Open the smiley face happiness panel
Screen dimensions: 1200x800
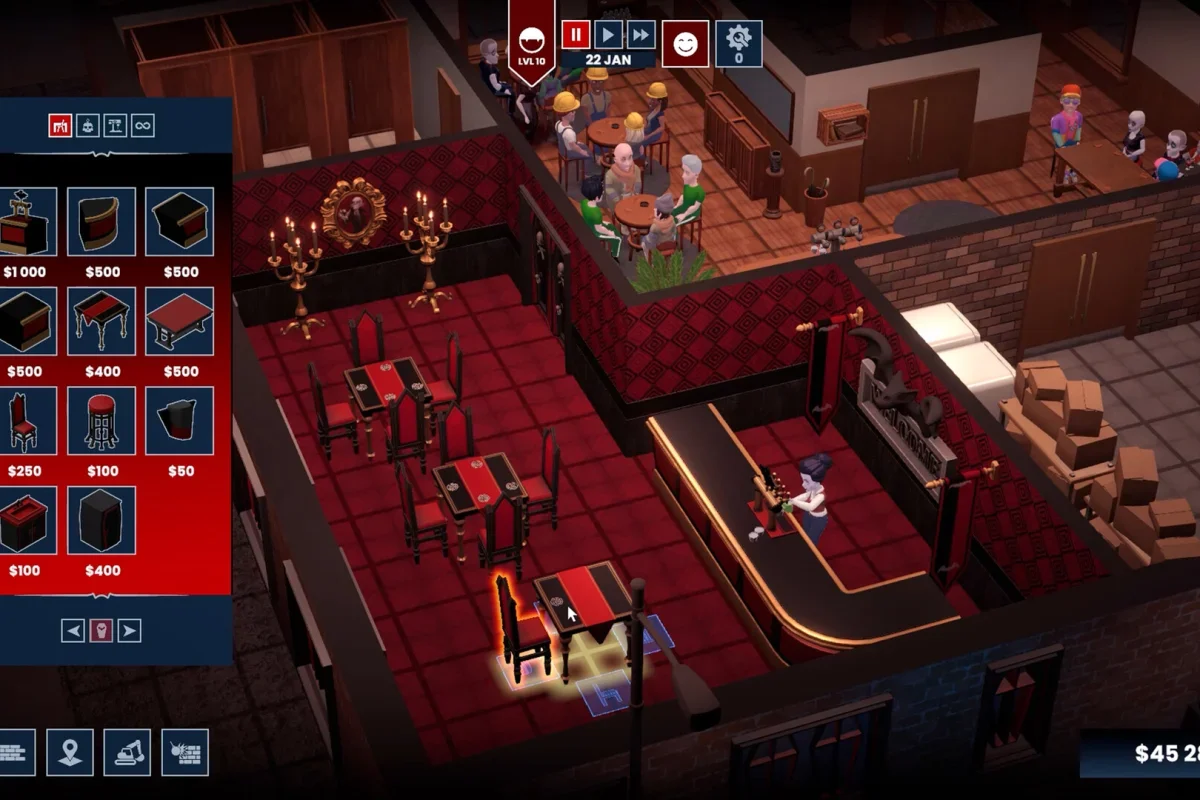[685, 44]
